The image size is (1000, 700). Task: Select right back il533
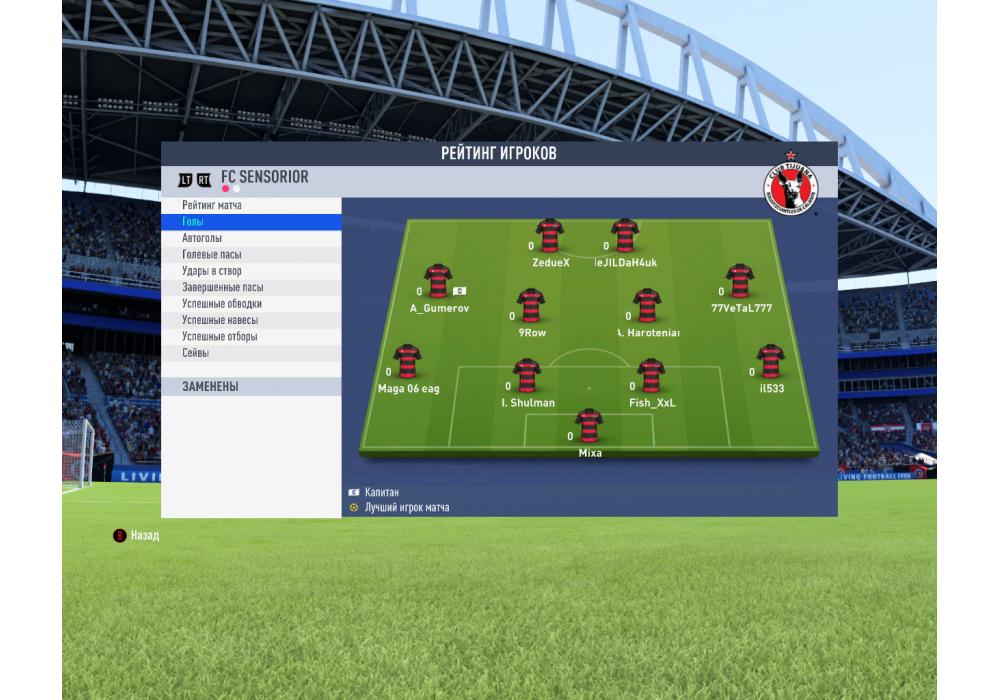[x=770, y=361]
